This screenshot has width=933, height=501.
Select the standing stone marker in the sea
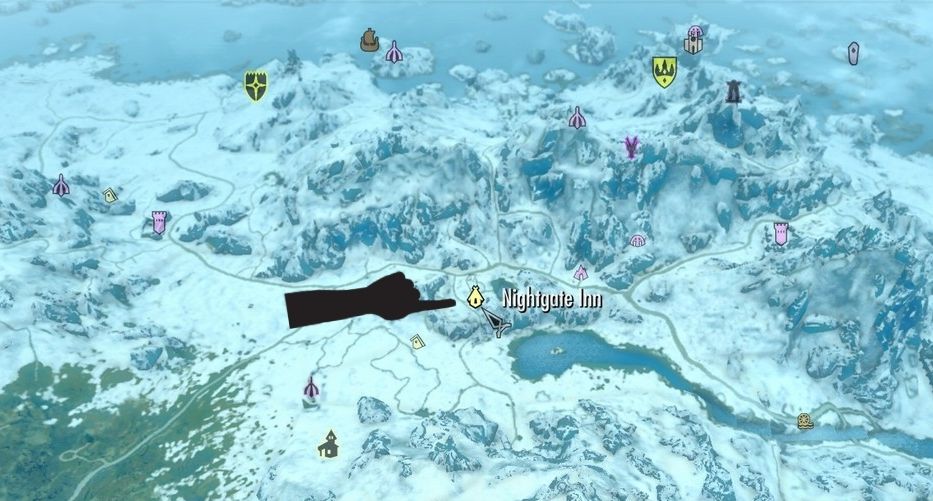click(853, 53)
